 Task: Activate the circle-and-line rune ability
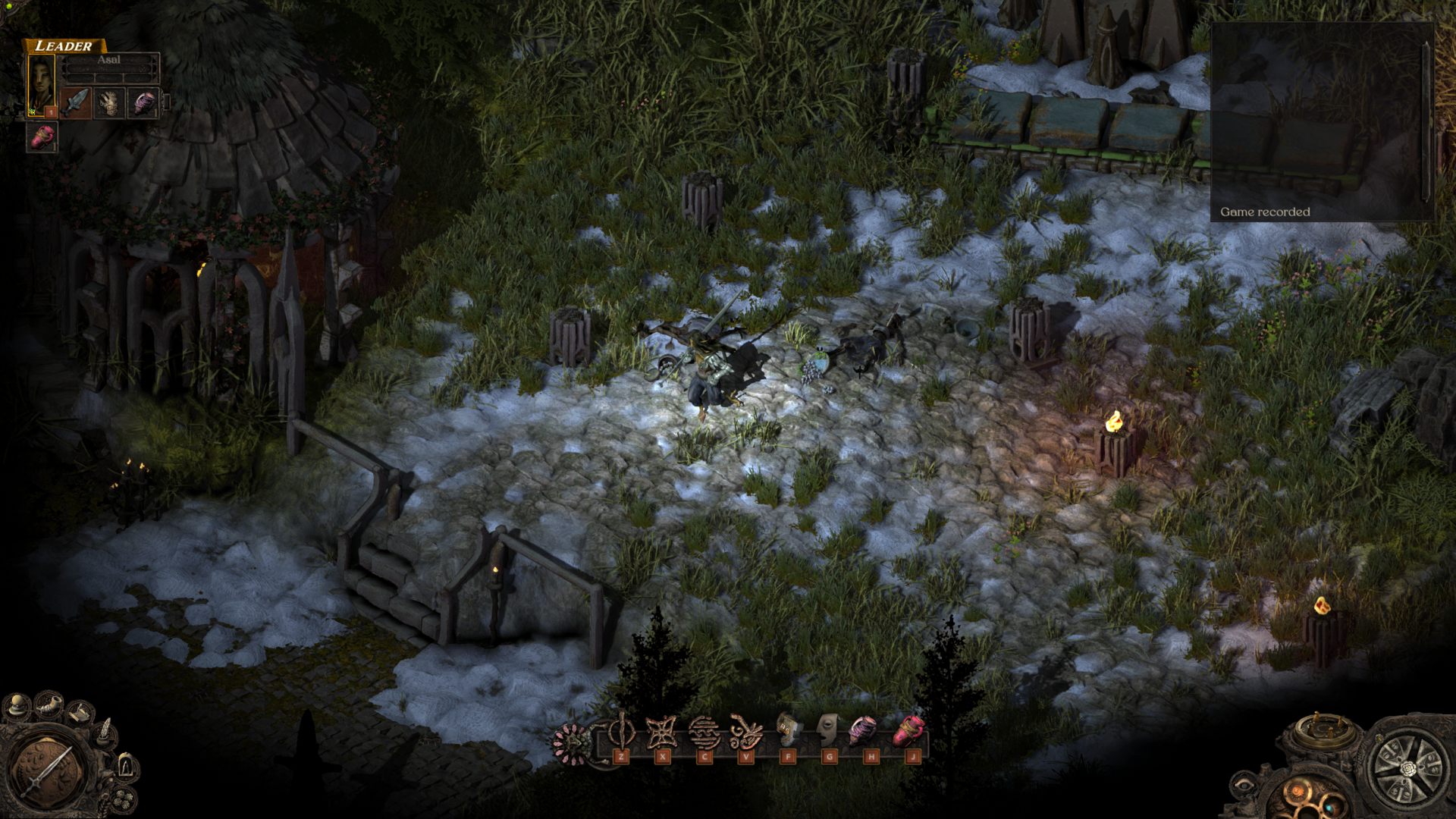coord(621,733)
